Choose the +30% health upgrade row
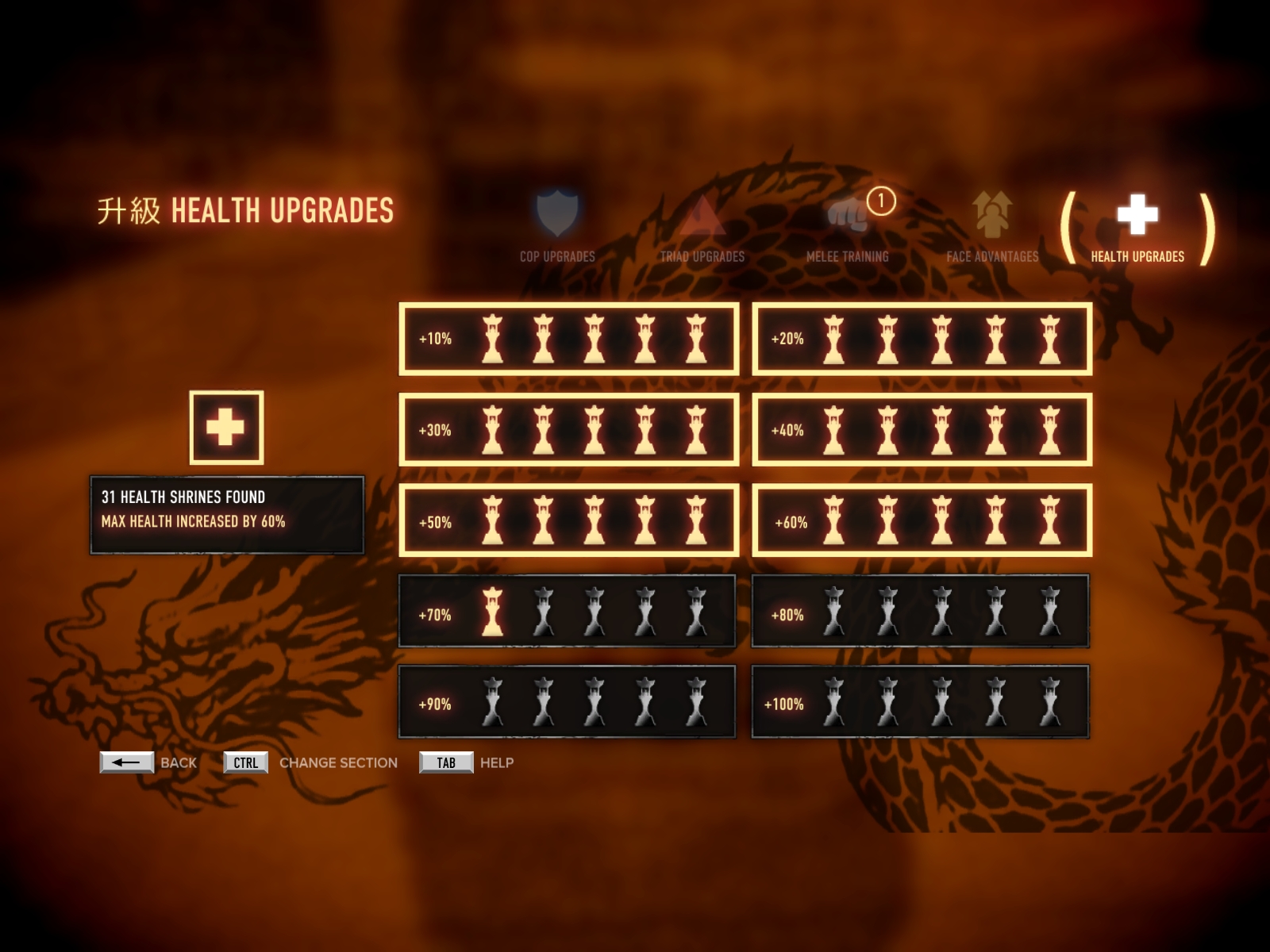The height and width of the screenshot is (952, 1270). coord(568,429)
